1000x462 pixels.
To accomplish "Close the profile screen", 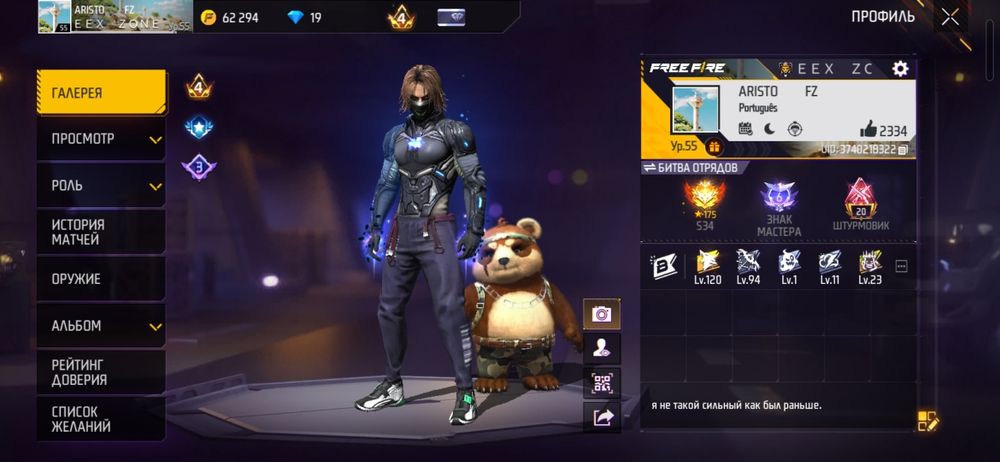I will (950, 16).
